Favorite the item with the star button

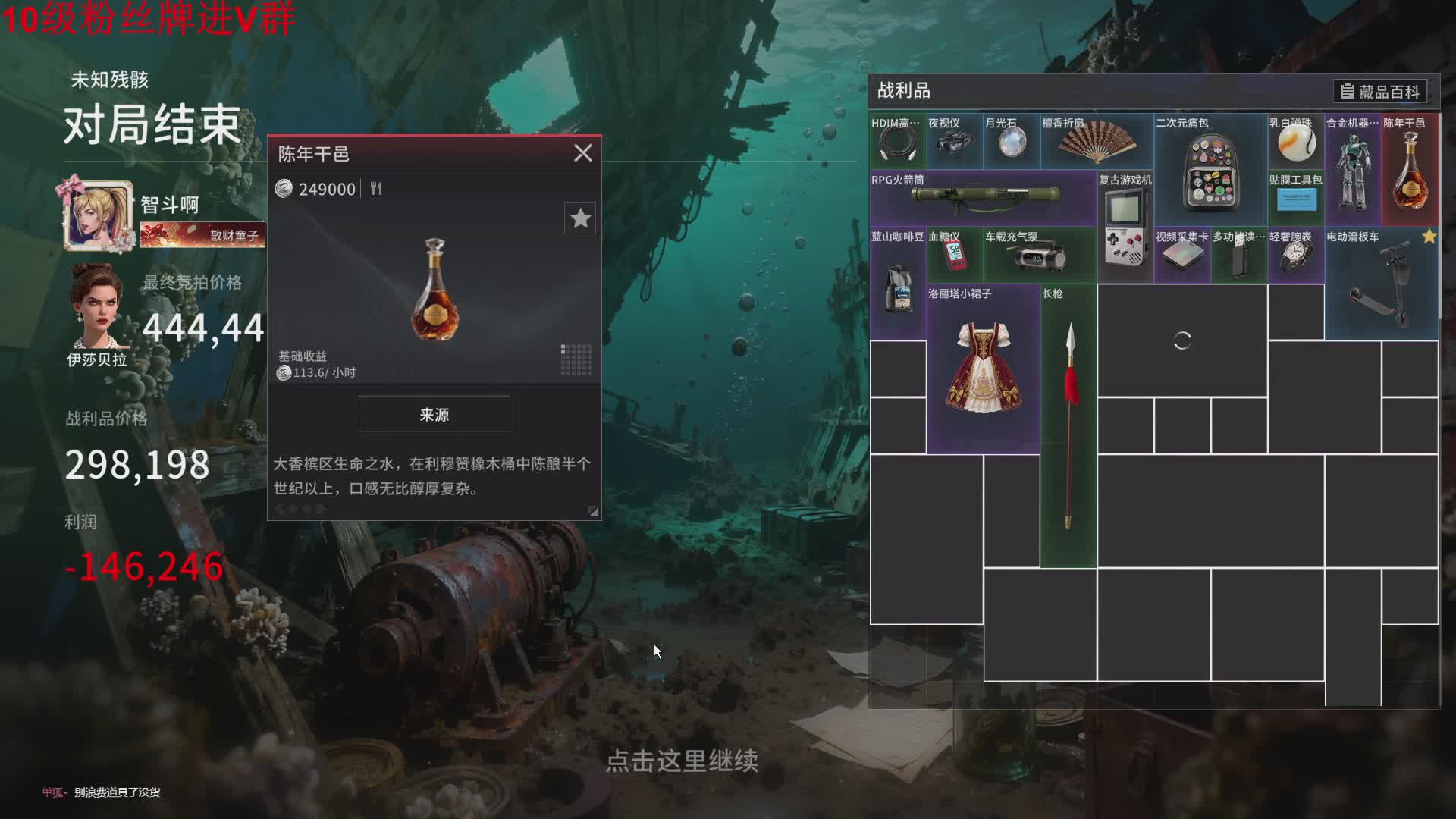coord(580,218)
